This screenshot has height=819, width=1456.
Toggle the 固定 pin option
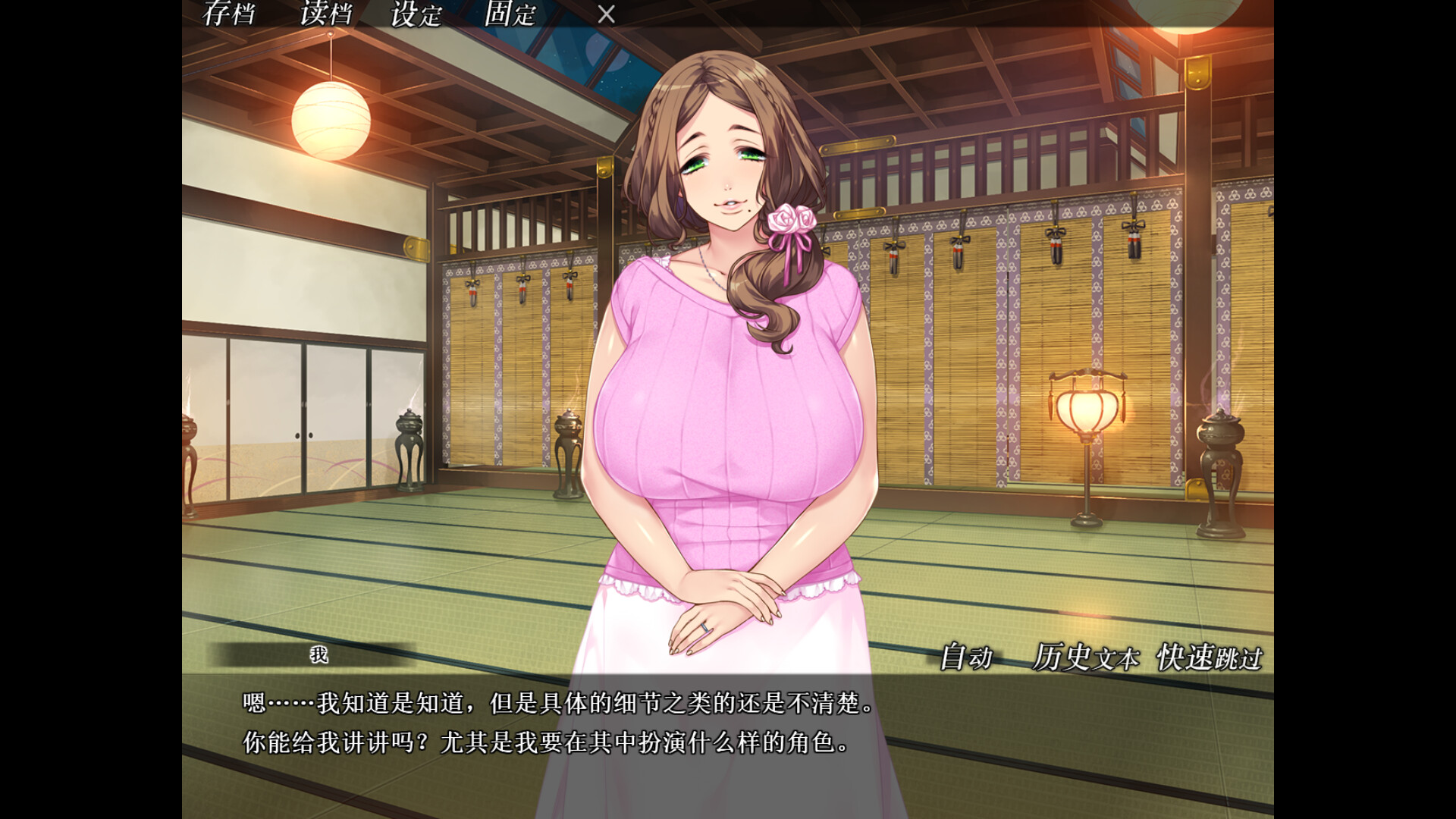[507, 14]
